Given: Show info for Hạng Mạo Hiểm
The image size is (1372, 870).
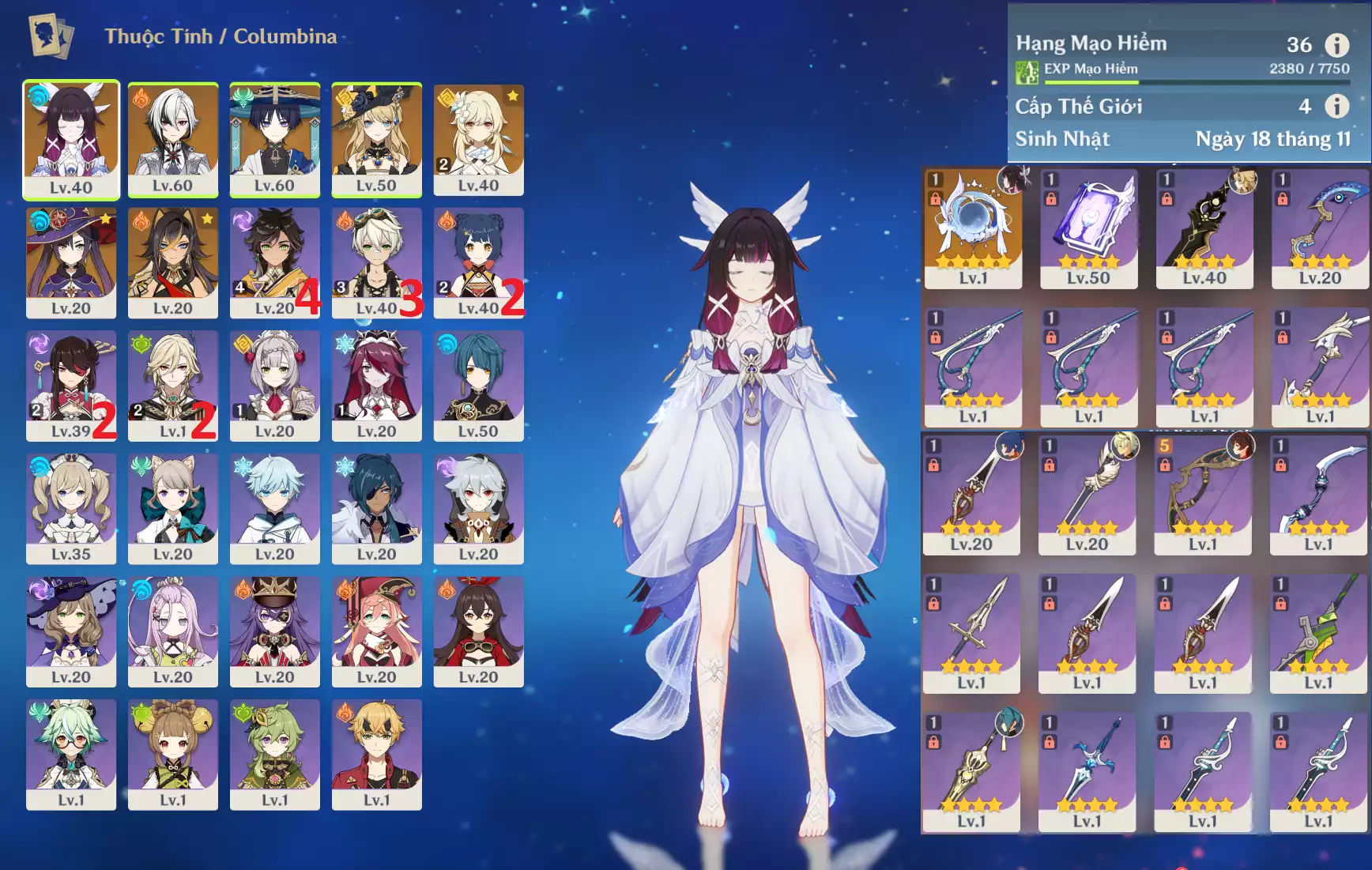Looking at the screenshot, I should click(x=1336, y=45).
